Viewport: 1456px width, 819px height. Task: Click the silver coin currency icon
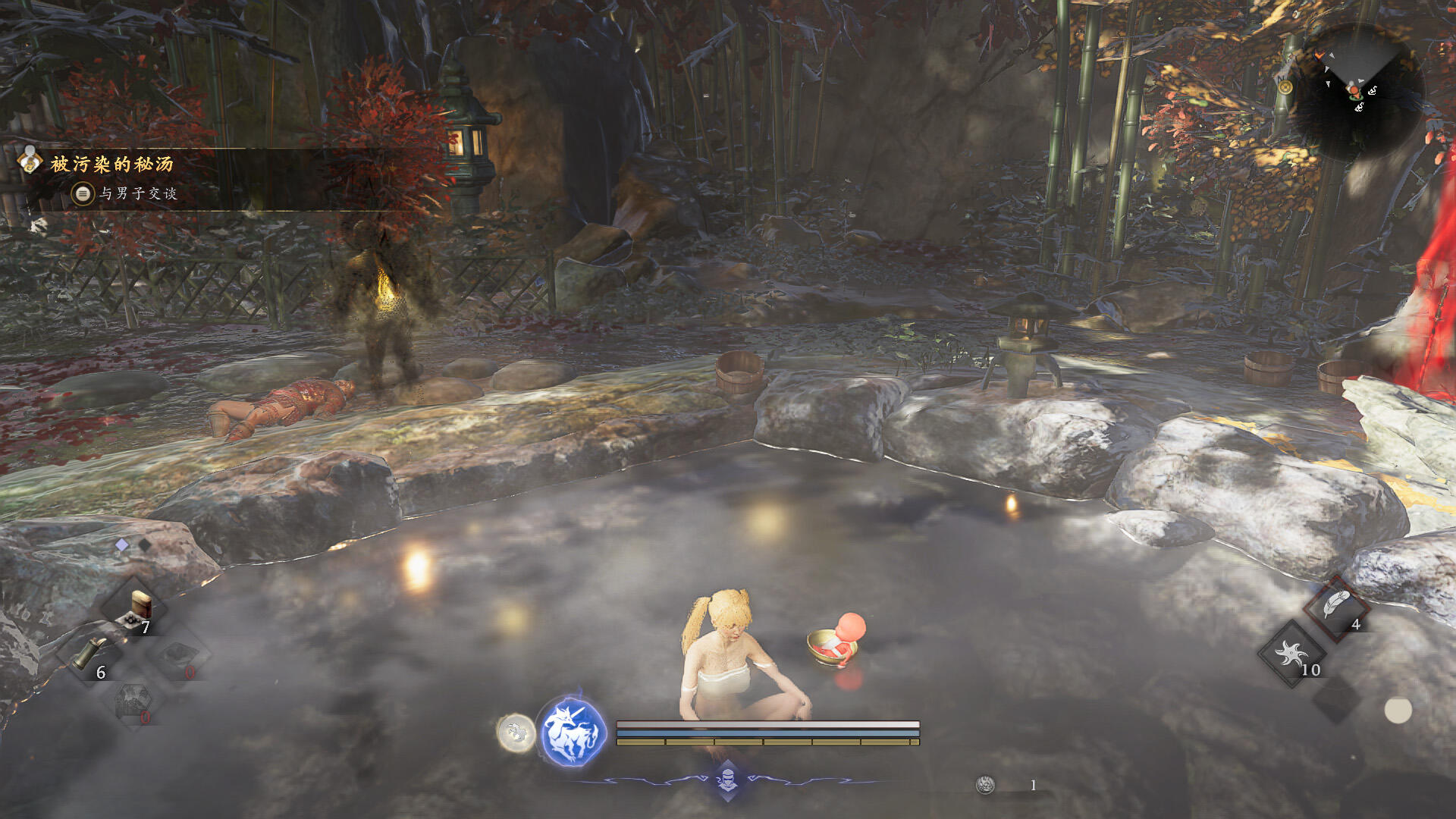coord(985,785)
